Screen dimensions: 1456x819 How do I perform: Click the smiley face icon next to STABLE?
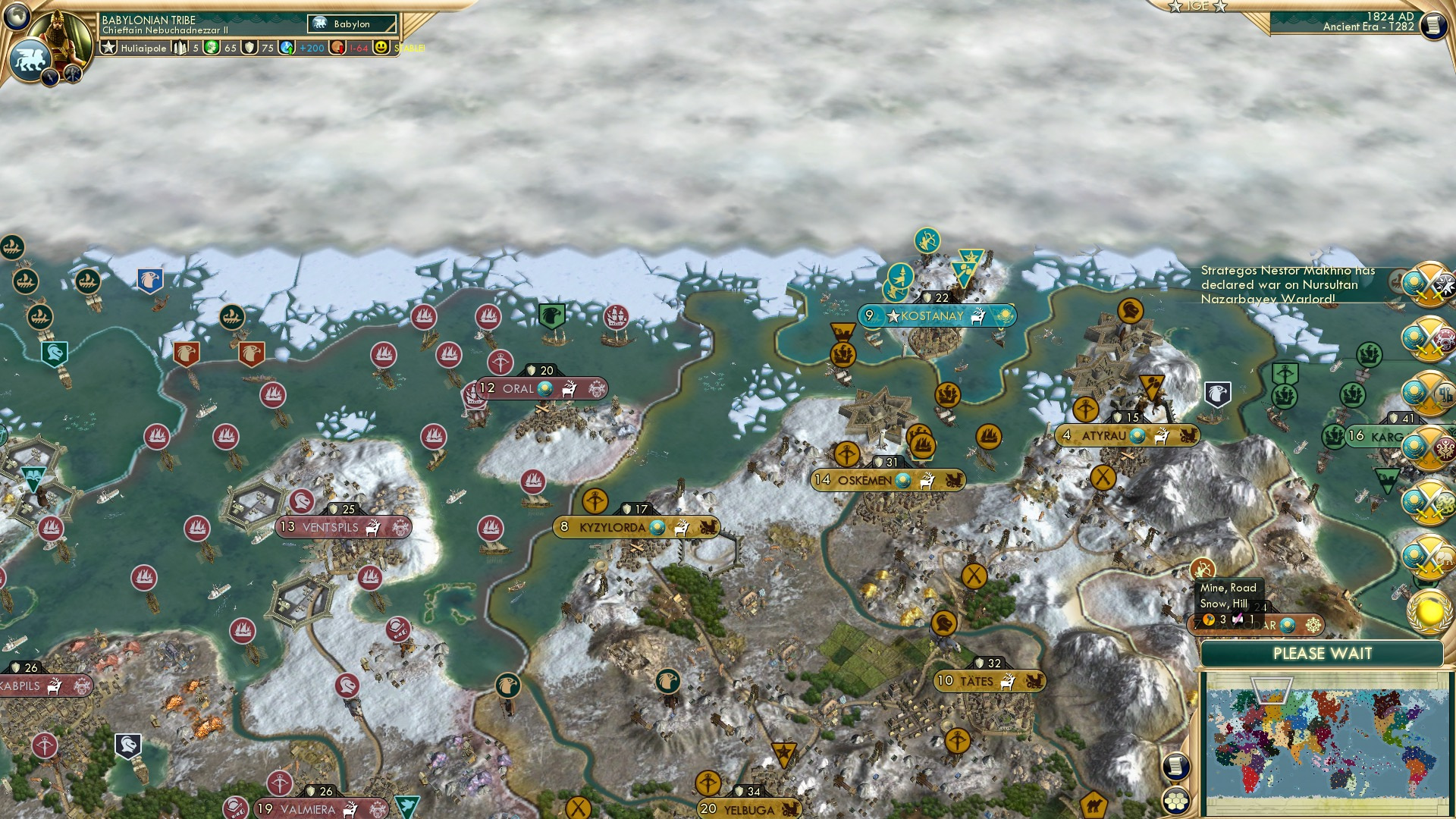381,48
